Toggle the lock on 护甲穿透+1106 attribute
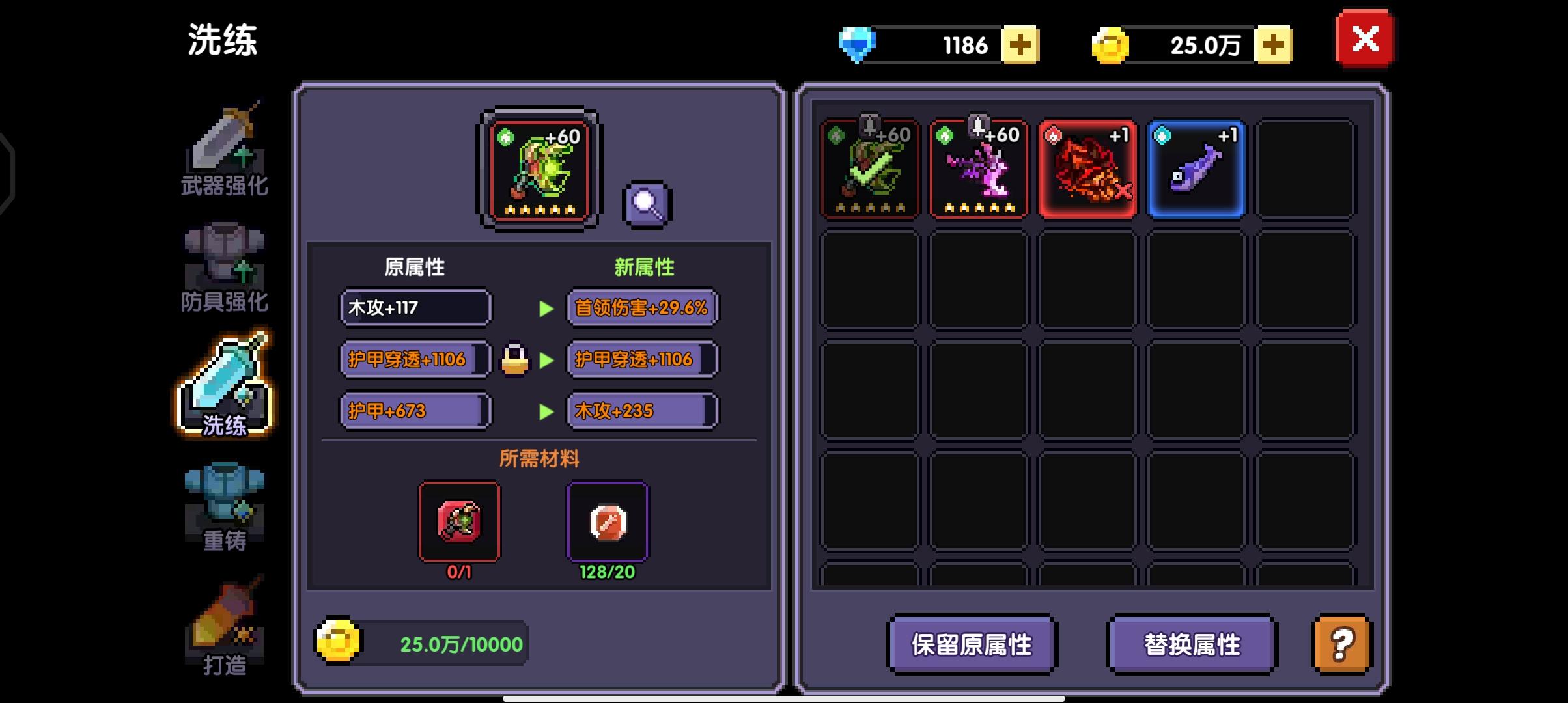This screenshot has height=703, width=1568. (514, 360)
